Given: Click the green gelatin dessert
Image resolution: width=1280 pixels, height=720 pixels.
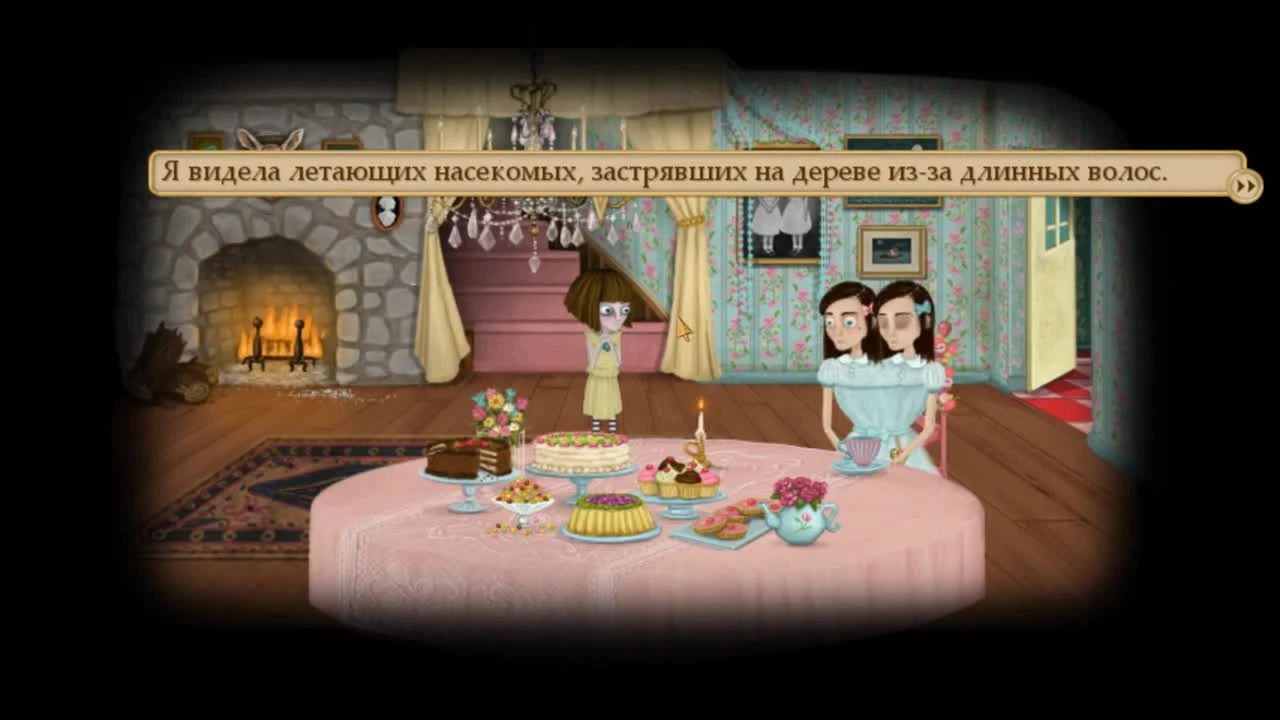Looking at the screenshot, I should point(612,515).
